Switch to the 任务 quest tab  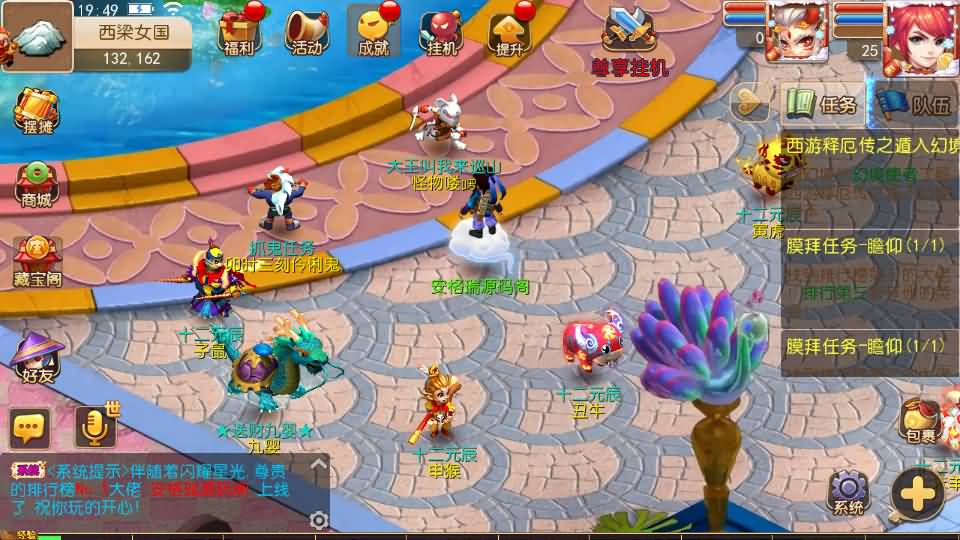point(824,104)
